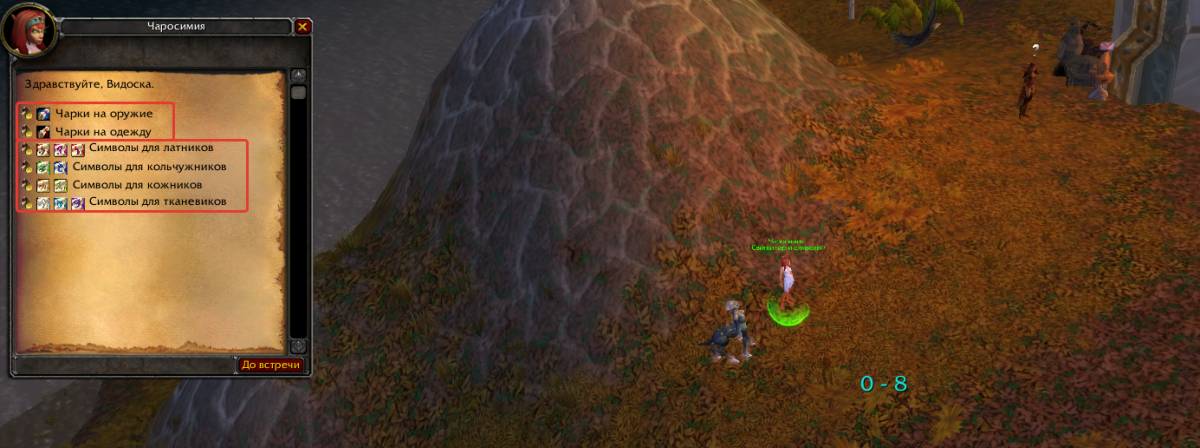Open 'Символы для латников' option

click(150, 149)
